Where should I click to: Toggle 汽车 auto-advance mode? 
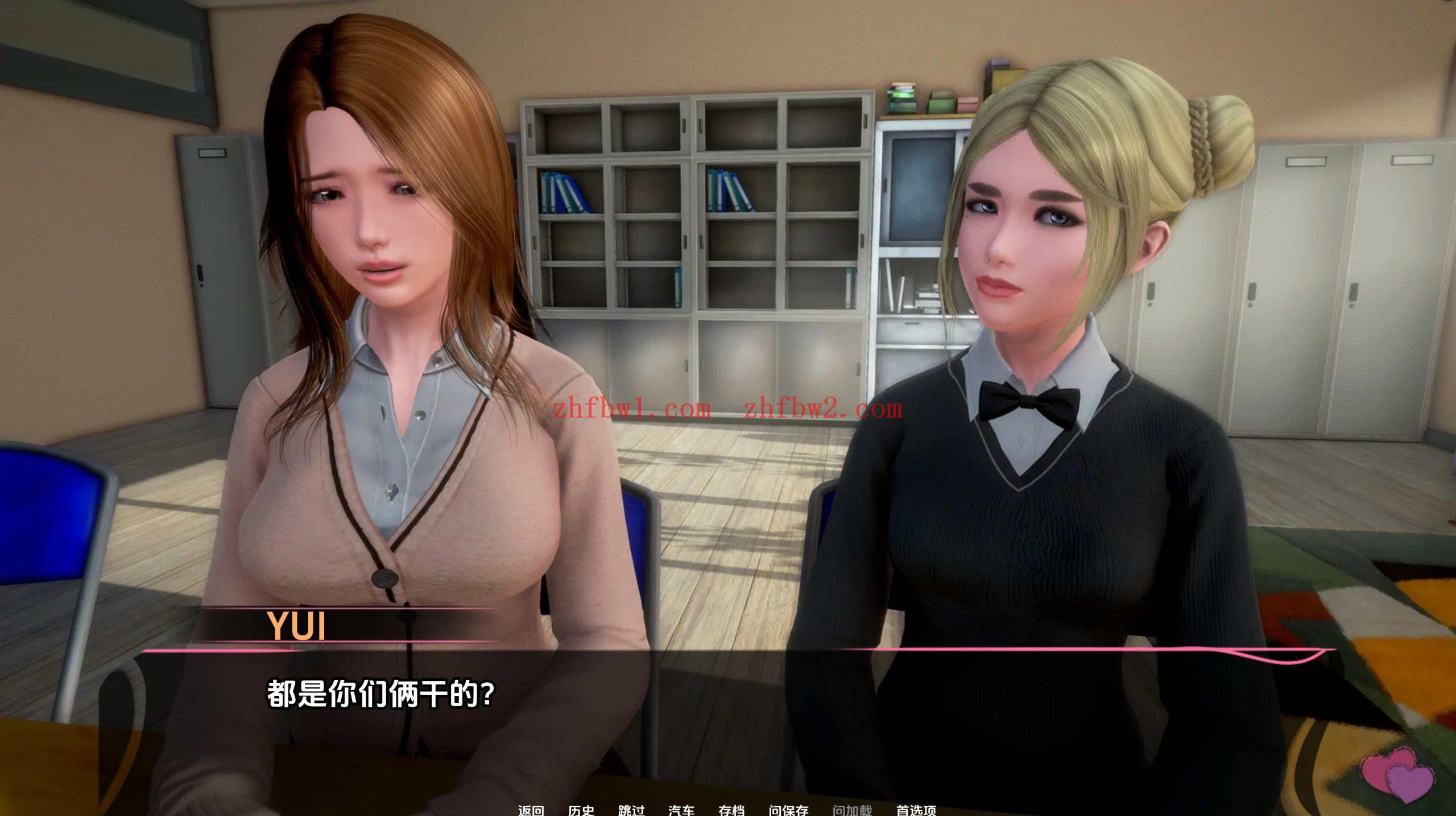[681, 810]
